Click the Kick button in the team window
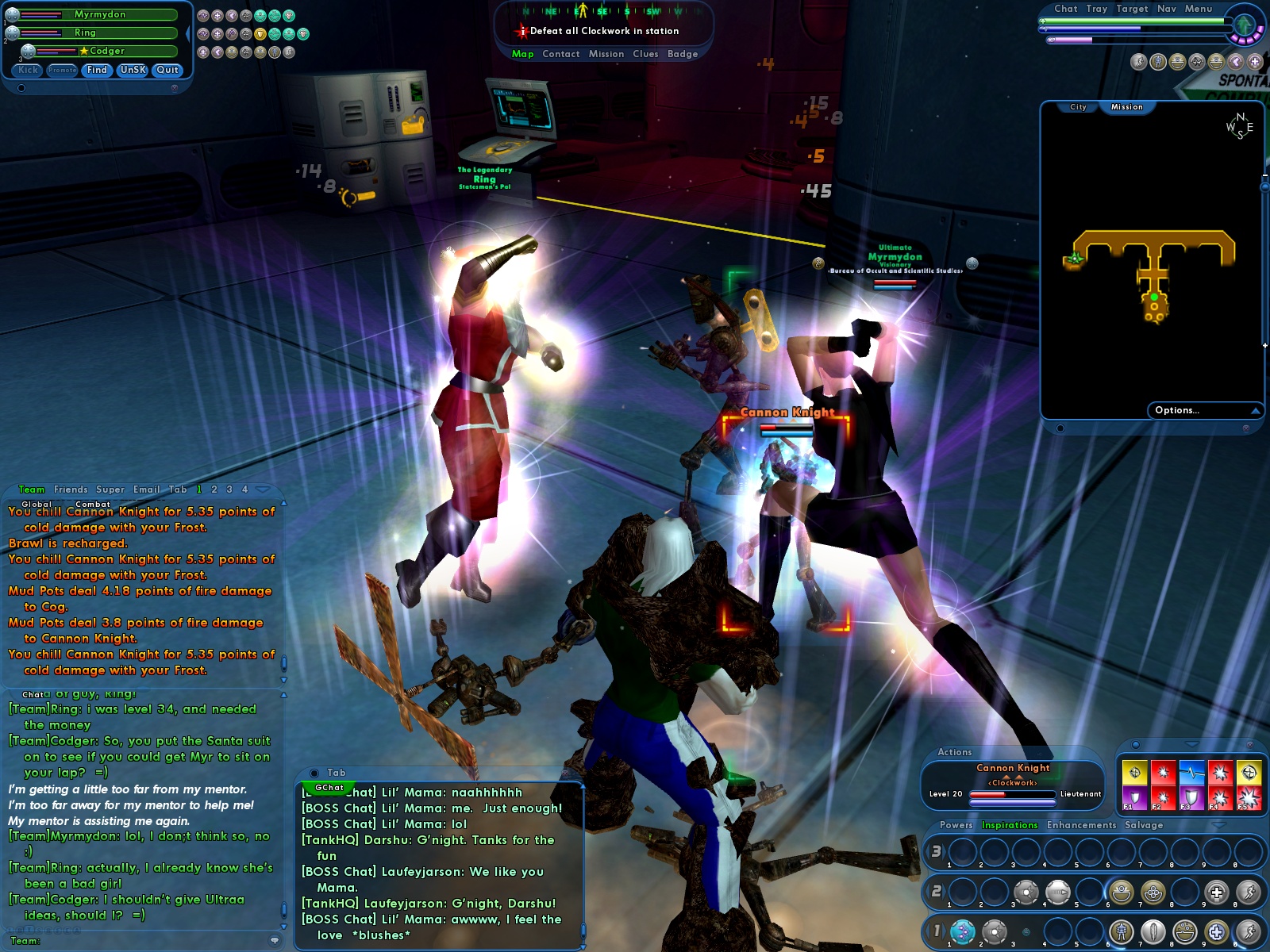Screen dimensions: 1270x952 click(x=28, y=70)
